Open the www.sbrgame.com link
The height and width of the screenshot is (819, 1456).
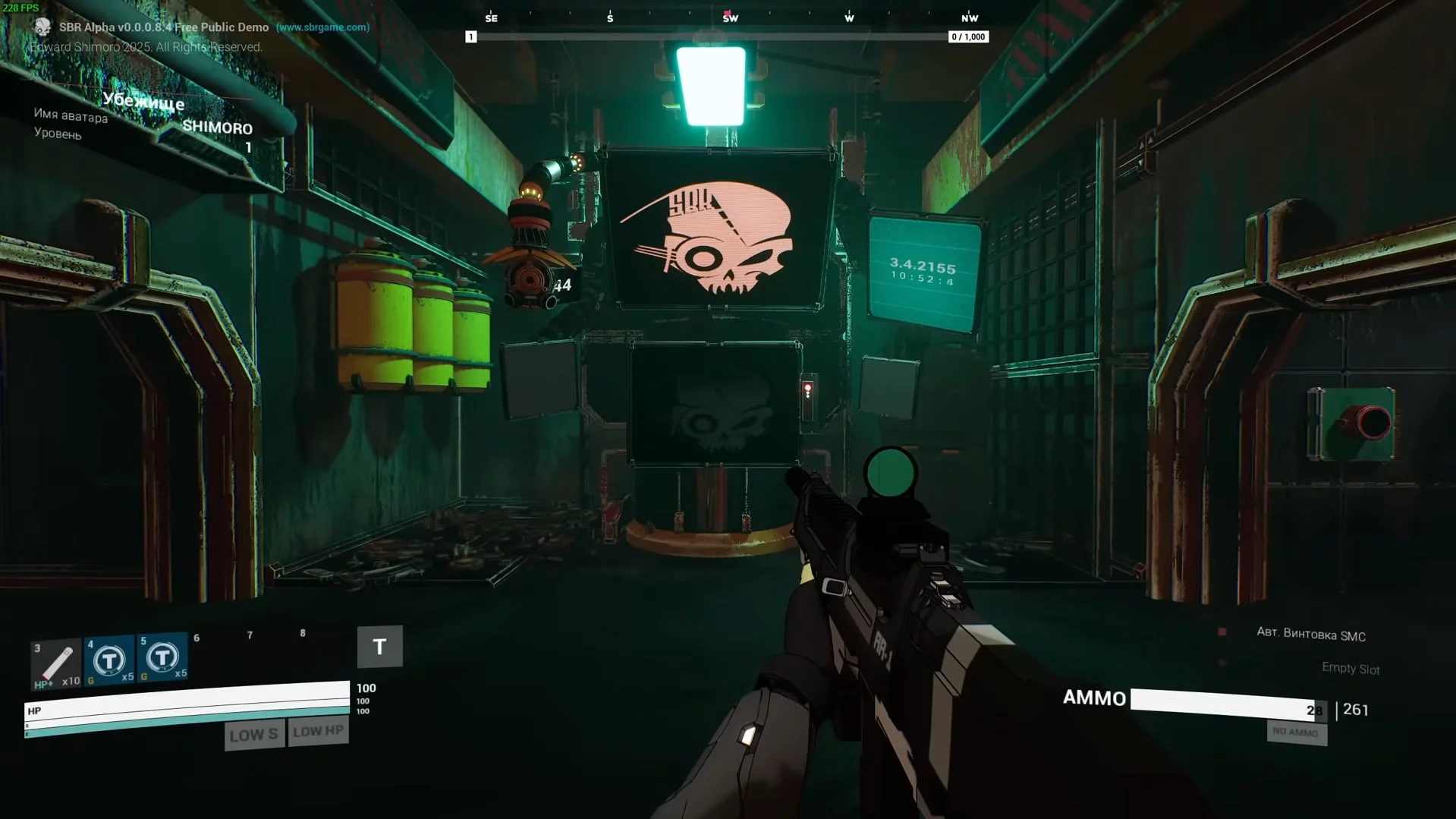pyautogui.click(x=322, y=27)
